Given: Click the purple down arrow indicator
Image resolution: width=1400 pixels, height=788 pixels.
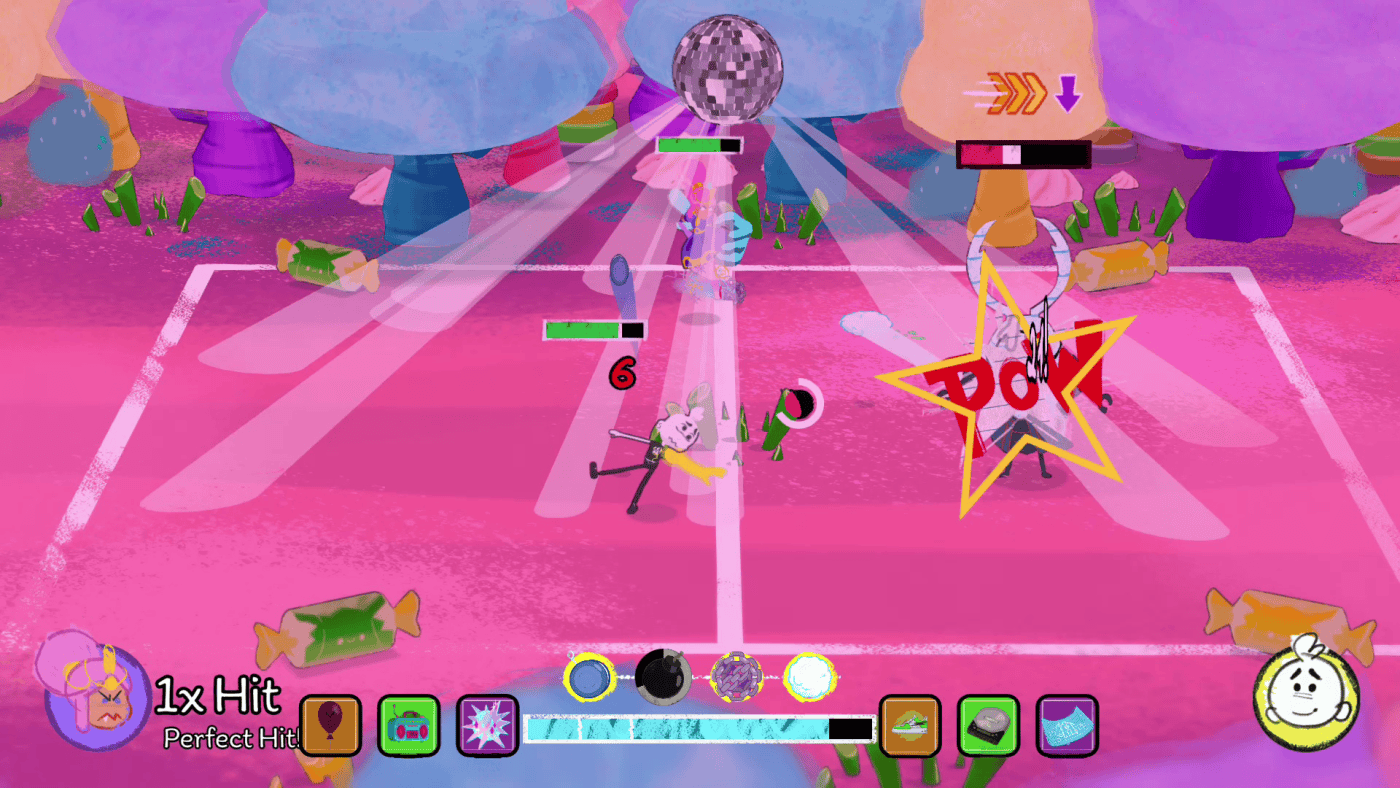Looking at the screenshot, I should tap(1069, 93).
